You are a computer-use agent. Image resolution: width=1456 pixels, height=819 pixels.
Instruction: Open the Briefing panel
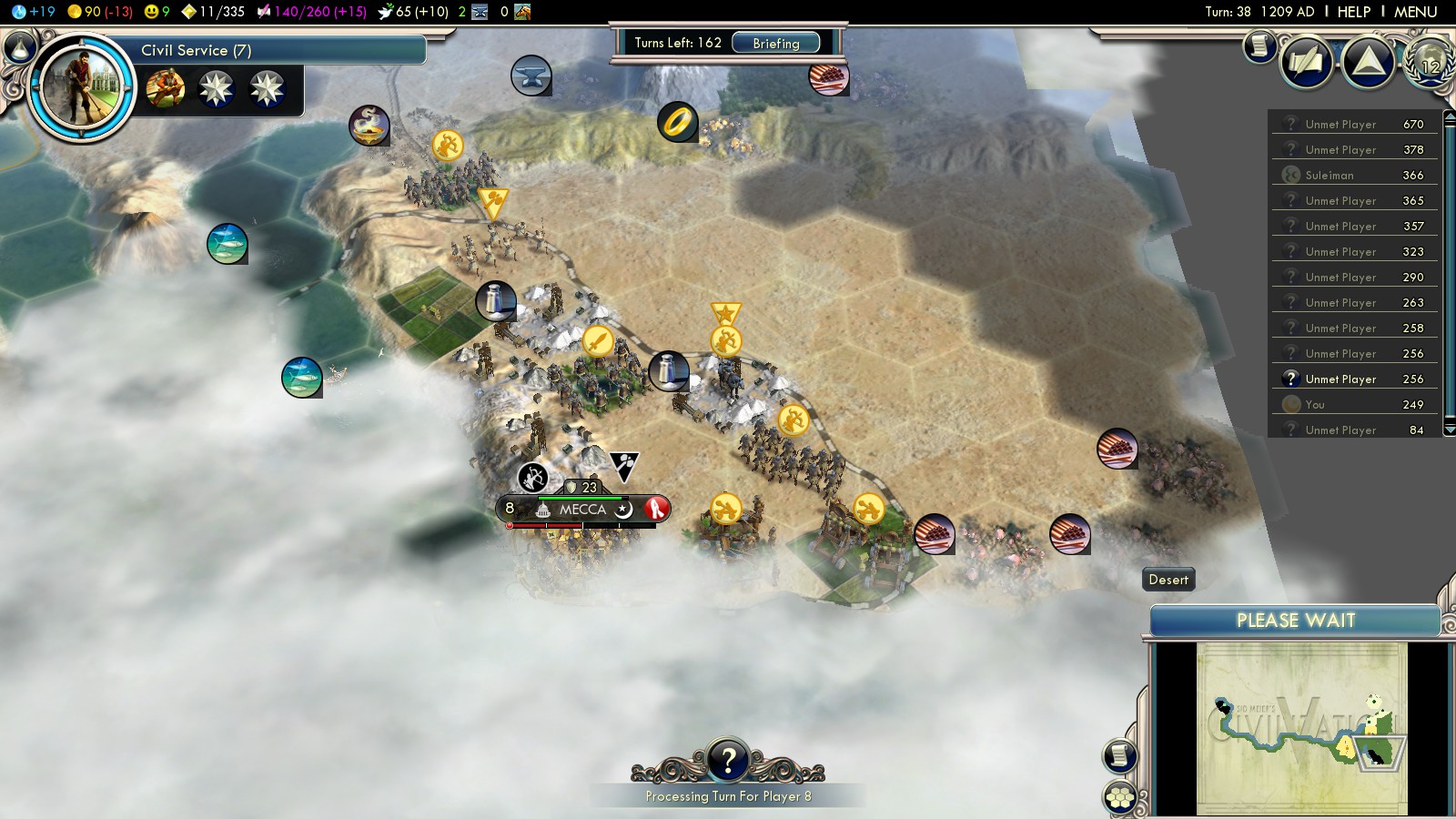775,43
